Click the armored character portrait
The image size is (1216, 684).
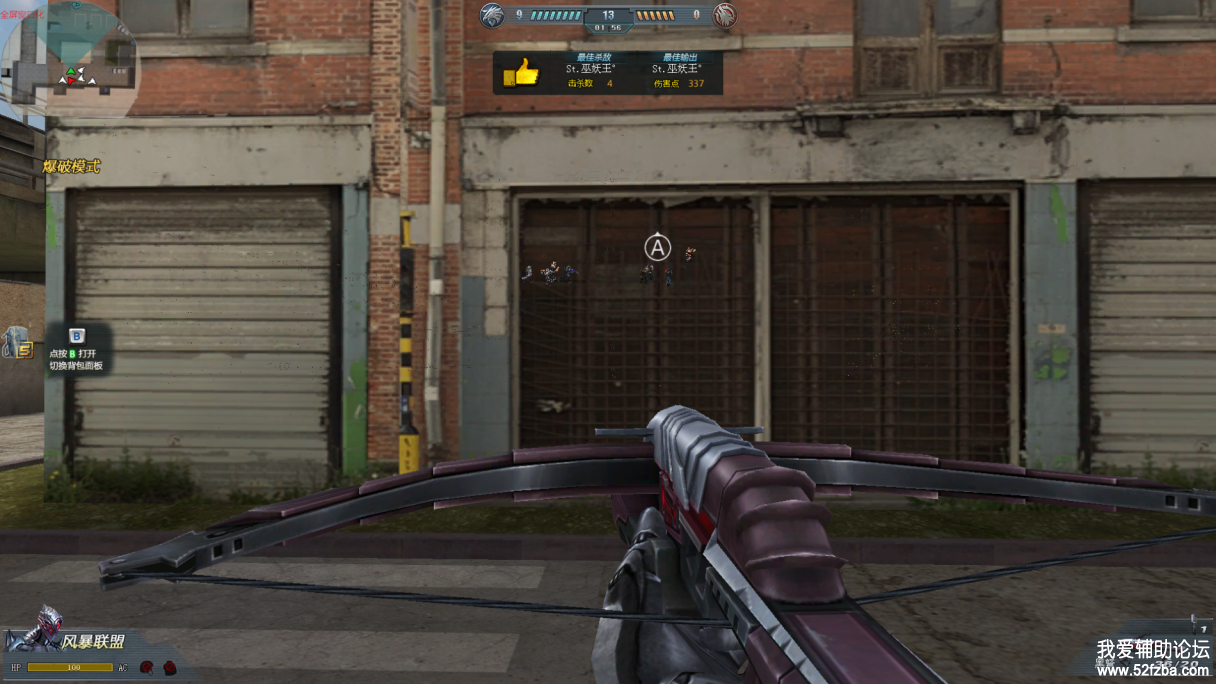click(x=44, y=628)
